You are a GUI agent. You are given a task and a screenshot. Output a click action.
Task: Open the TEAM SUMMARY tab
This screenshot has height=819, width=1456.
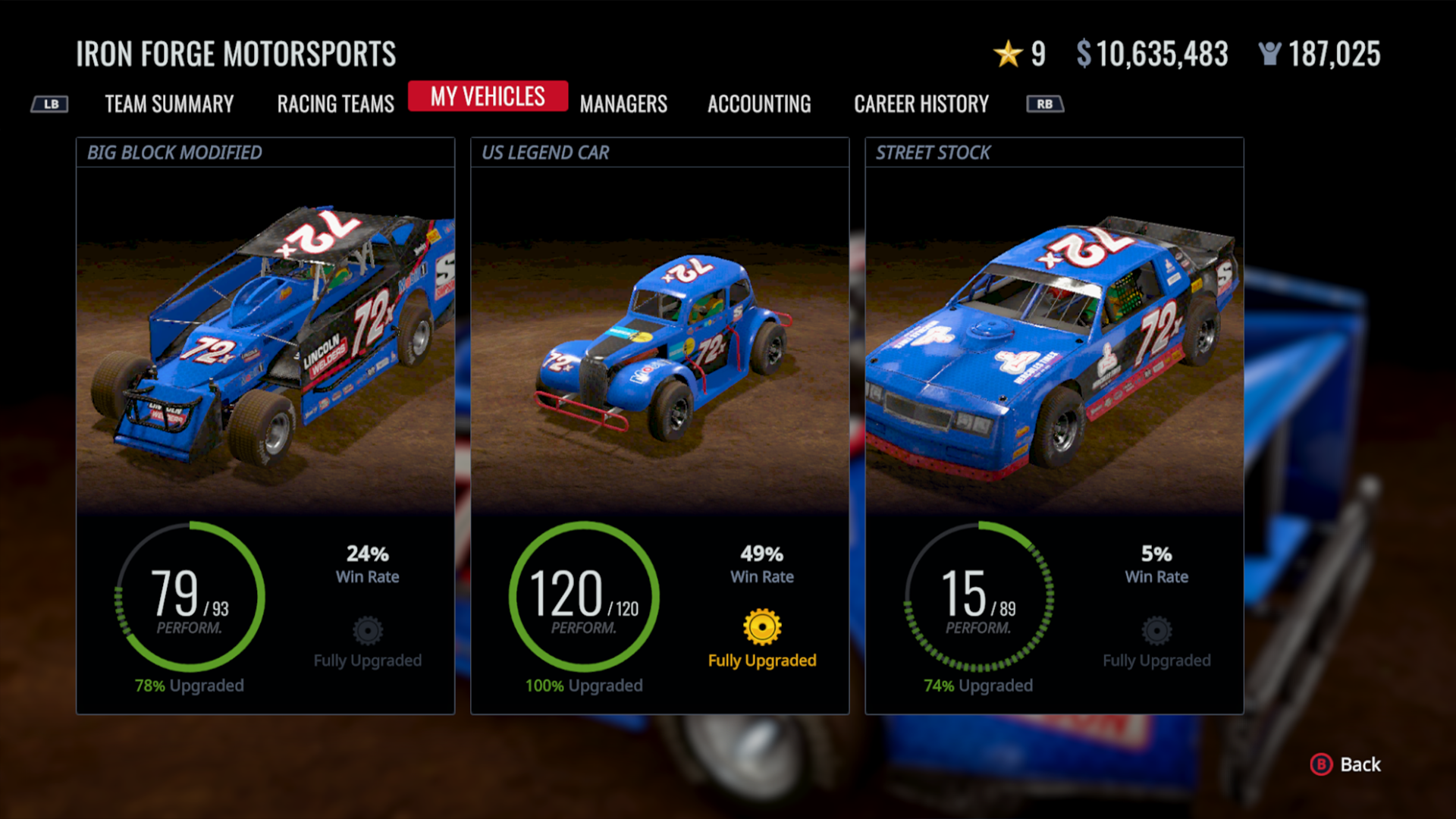pos(169,104)
